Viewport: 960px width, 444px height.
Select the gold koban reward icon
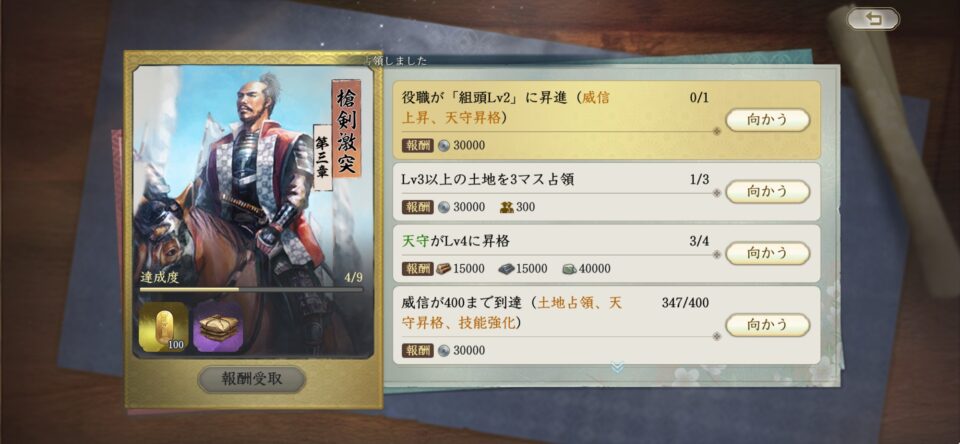click(x=164, y=328)
